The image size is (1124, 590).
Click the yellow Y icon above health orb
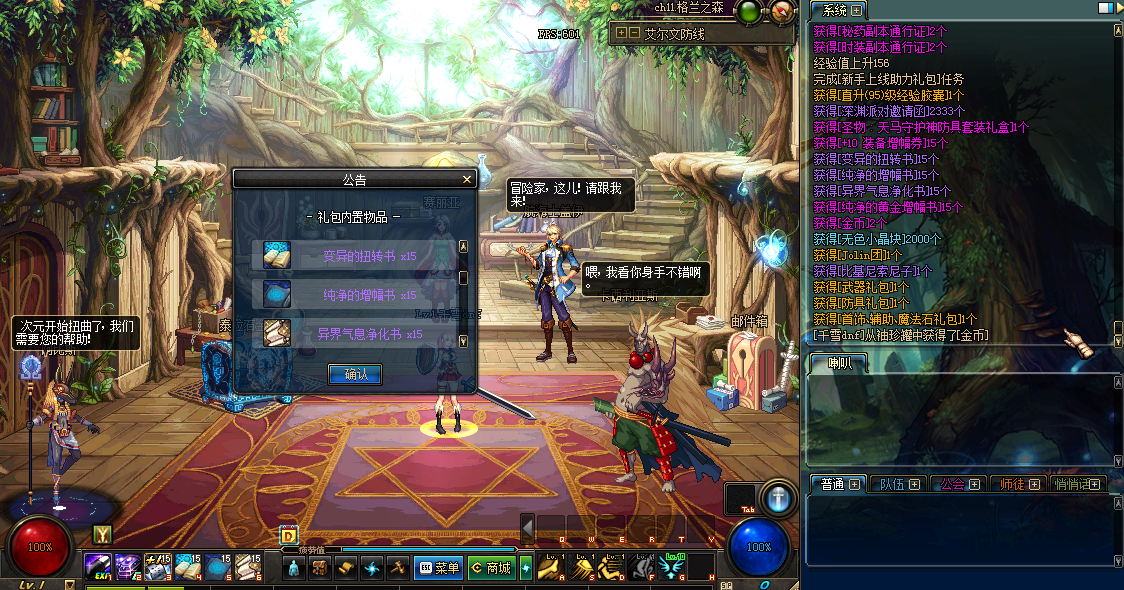101,535
